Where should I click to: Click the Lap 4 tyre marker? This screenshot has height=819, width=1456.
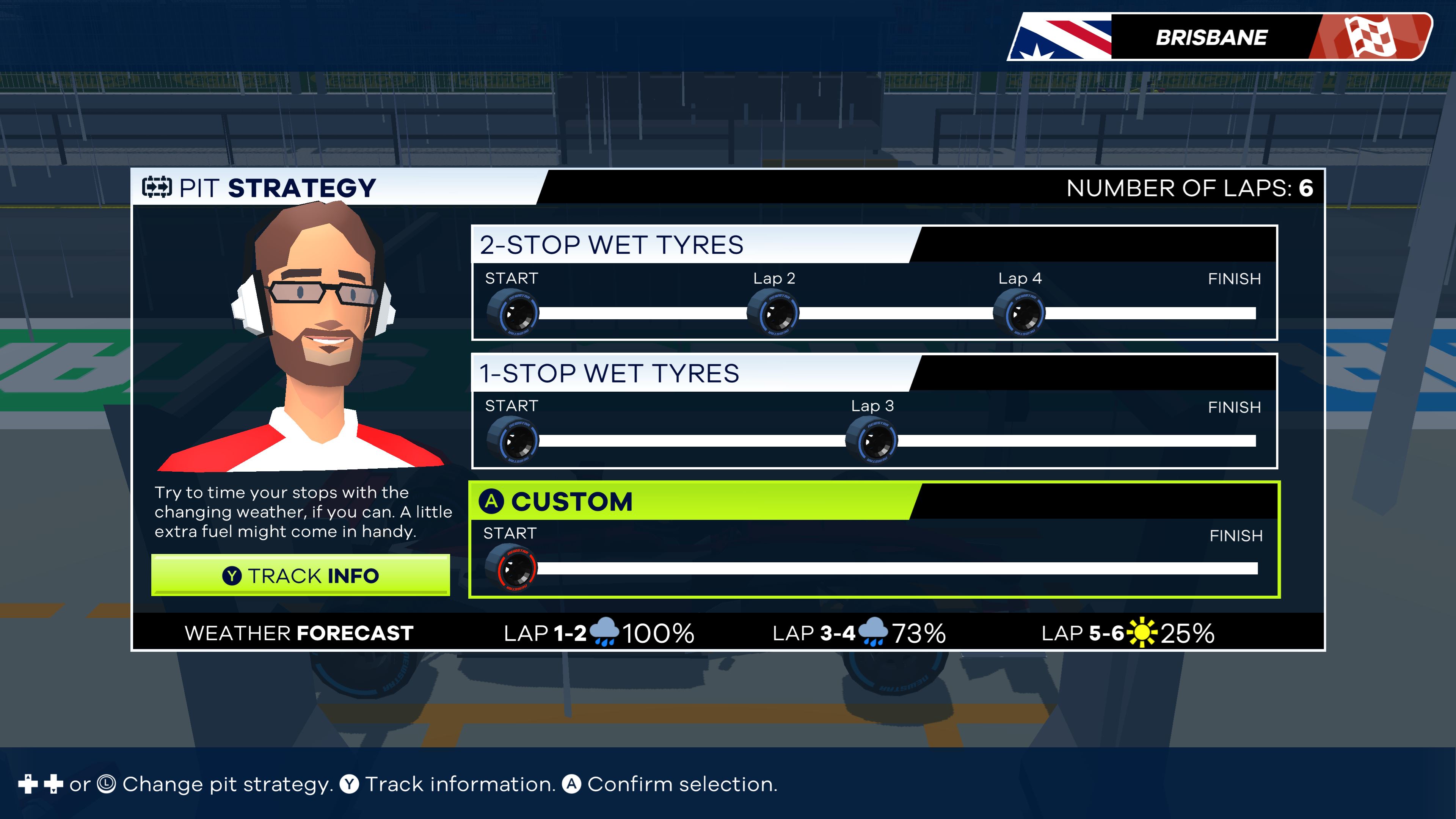(x=1019, y=313)
